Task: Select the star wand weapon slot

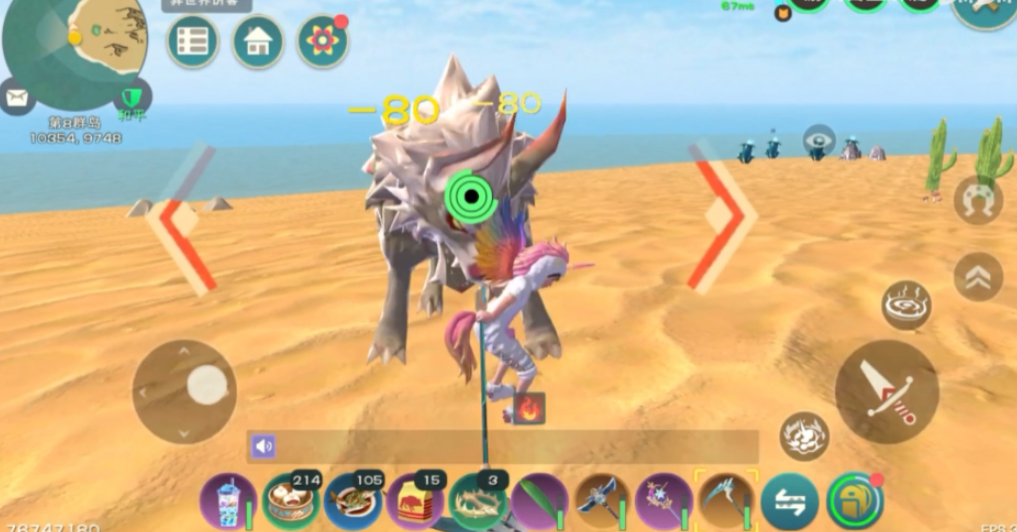Action: click(x=664, y=500)
